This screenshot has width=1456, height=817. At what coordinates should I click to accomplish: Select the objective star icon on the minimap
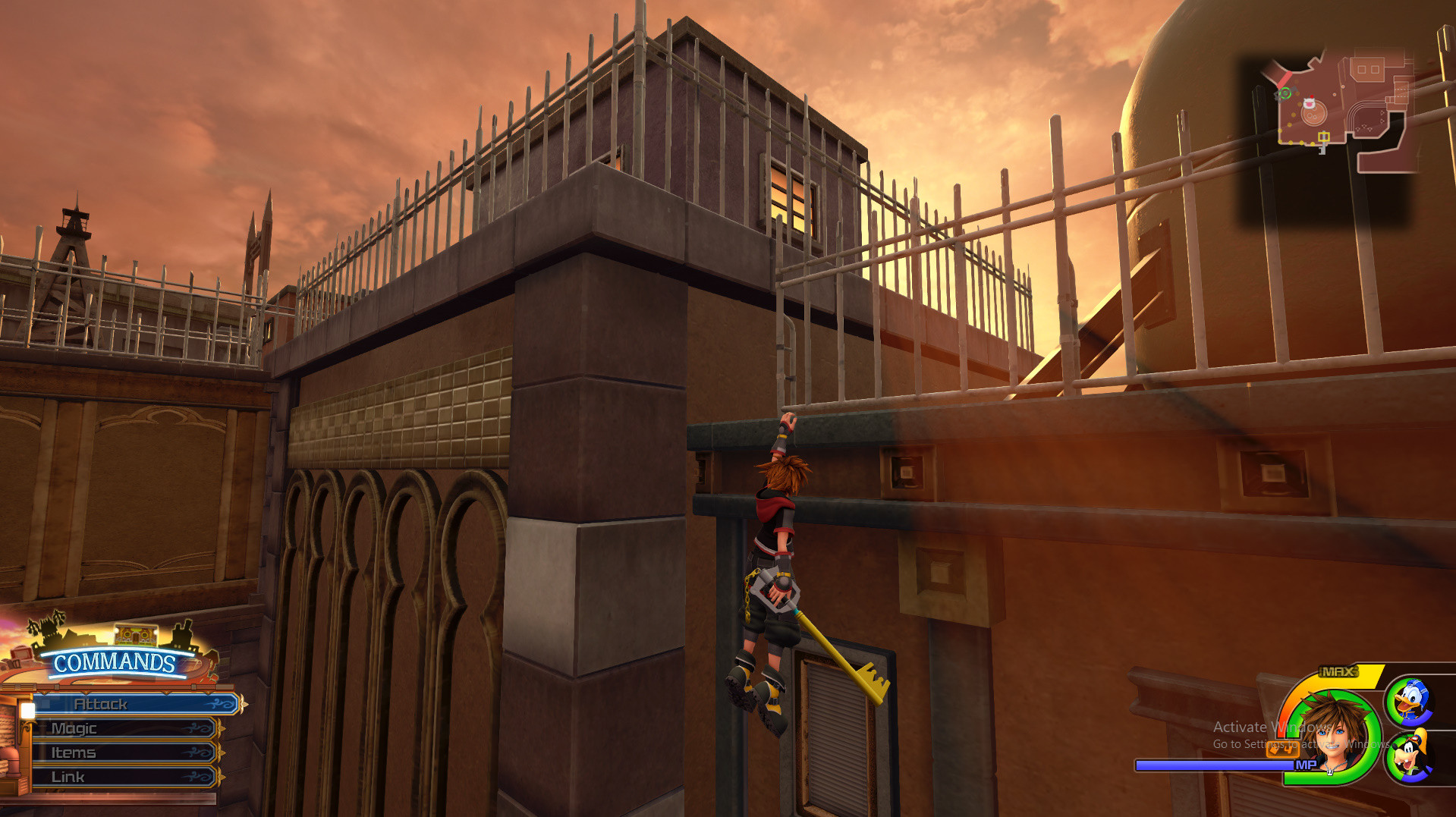[1323, 137]
